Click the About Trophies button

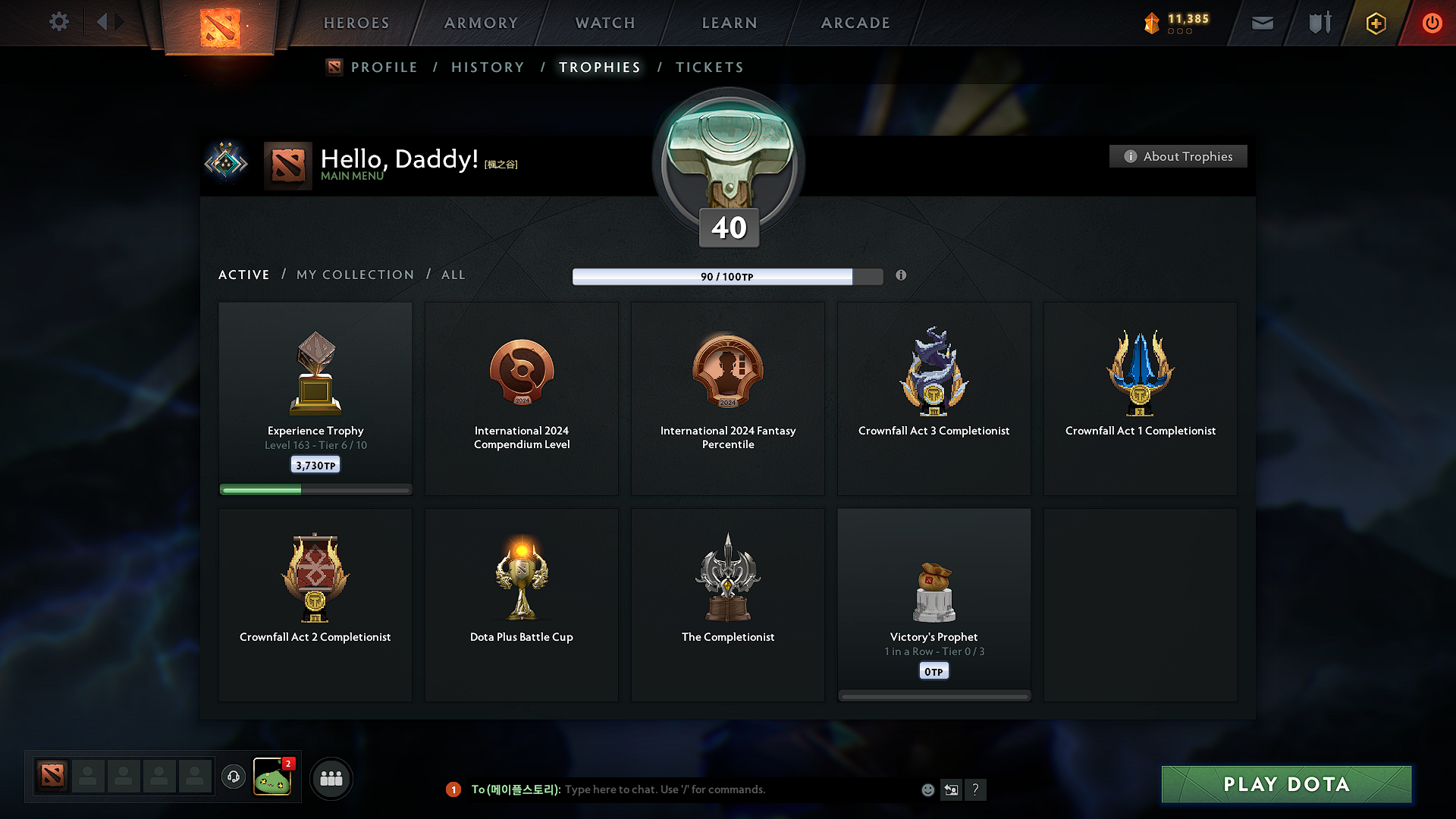pyautogui.click(x=1178, y=156)
